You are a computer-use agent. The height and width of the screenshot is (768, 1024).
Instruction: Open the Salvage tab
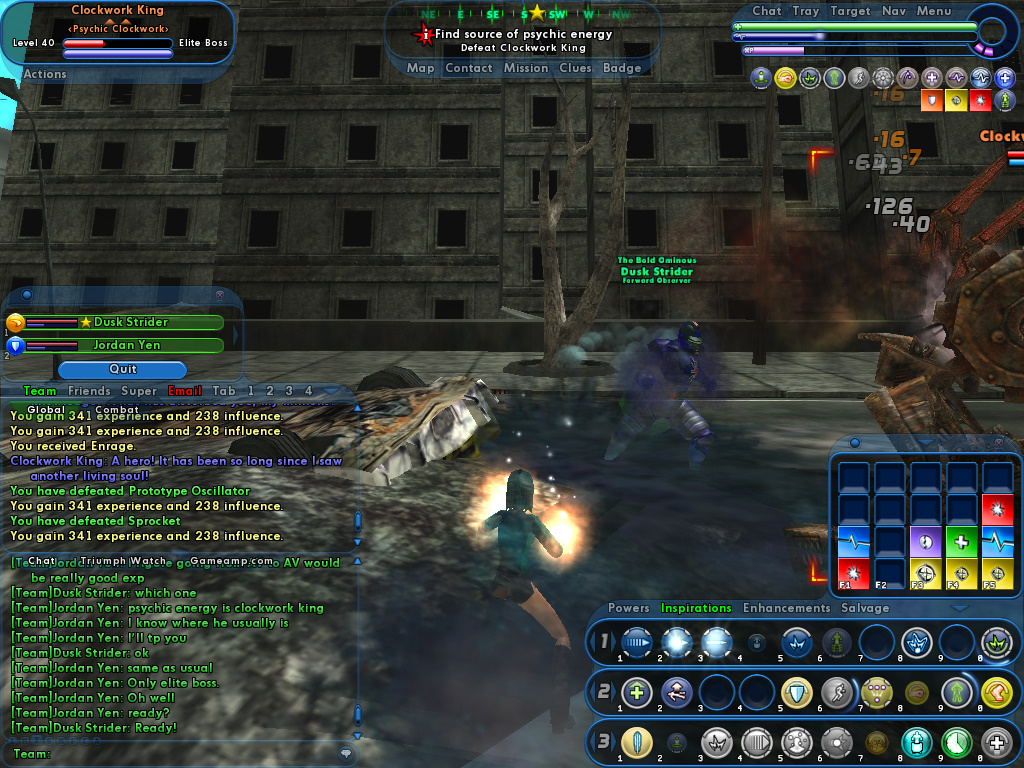865,608
